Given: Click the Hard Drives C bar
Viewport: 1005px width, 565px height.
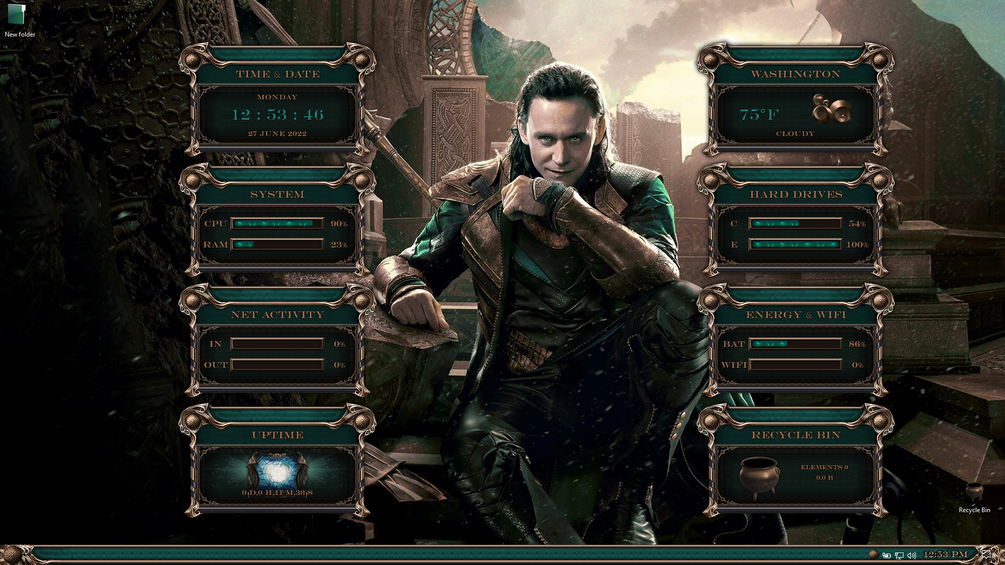Looking at the screenshot, I should (x=795, y=223).
